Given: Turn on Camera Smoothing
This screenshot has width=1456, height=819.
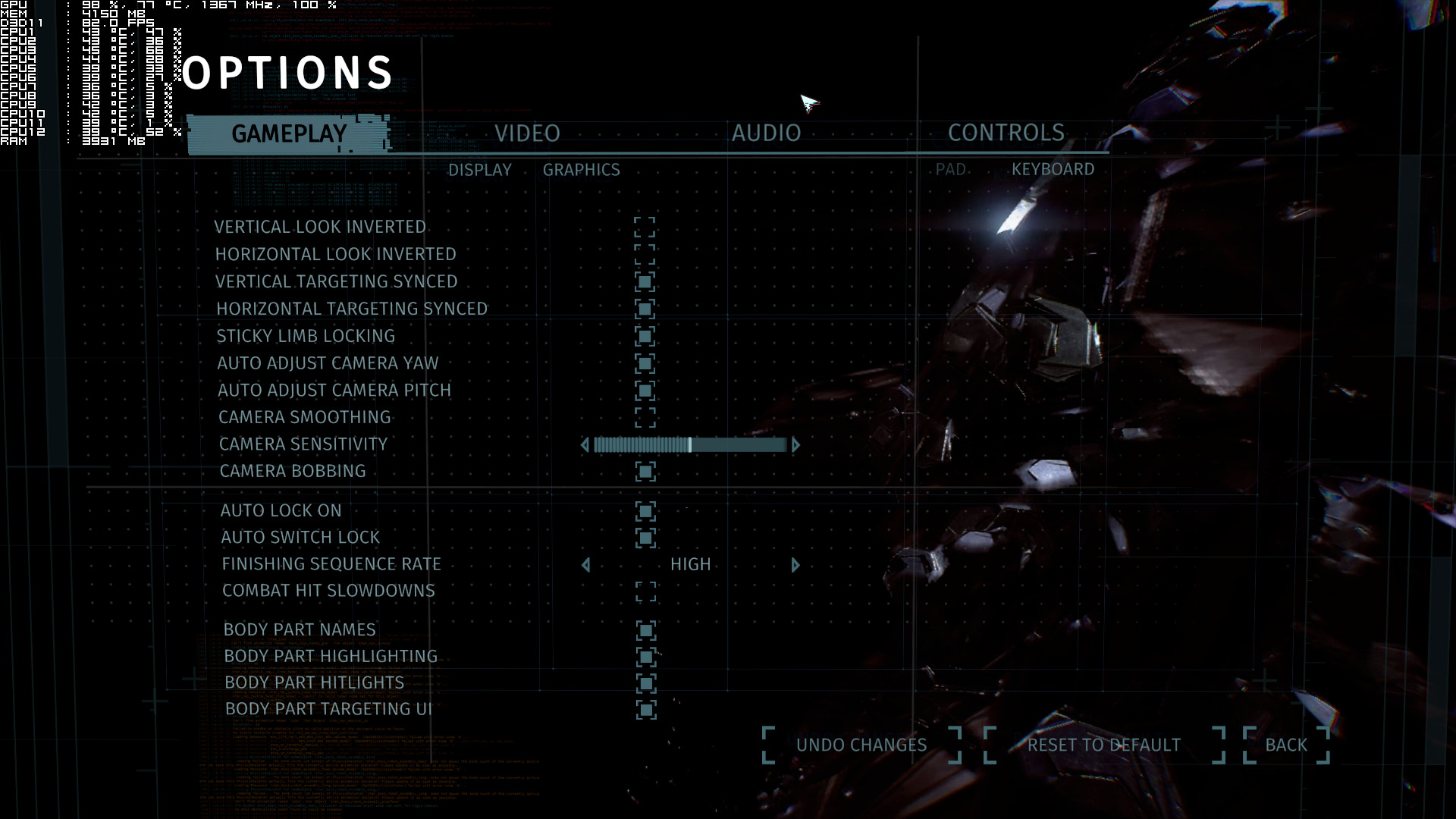Looking at the screenshot, I should pyautogui.click(x=645, y=417).
